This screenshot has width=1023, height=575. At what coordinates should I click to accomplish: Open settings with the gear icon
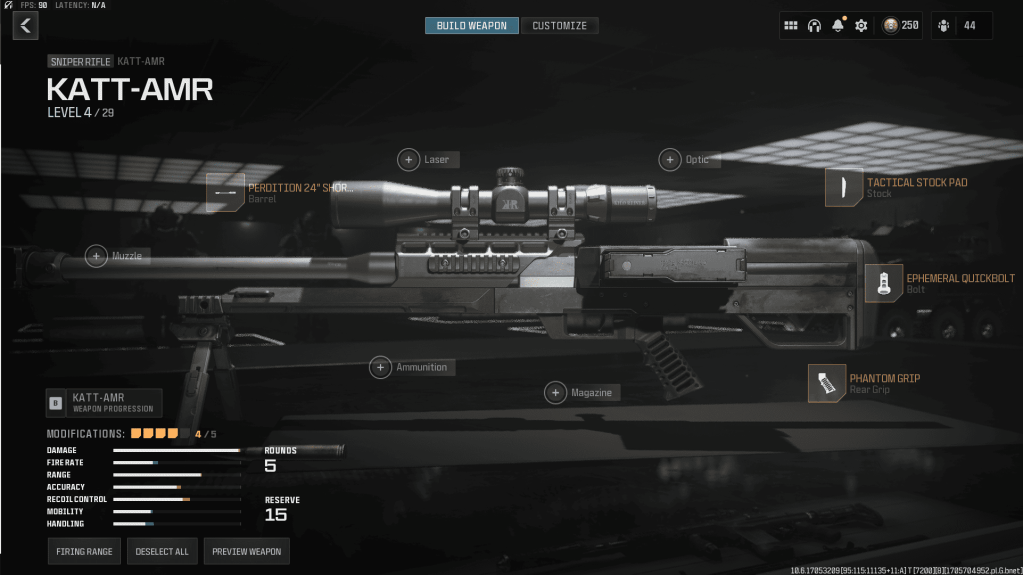(861, 26)
